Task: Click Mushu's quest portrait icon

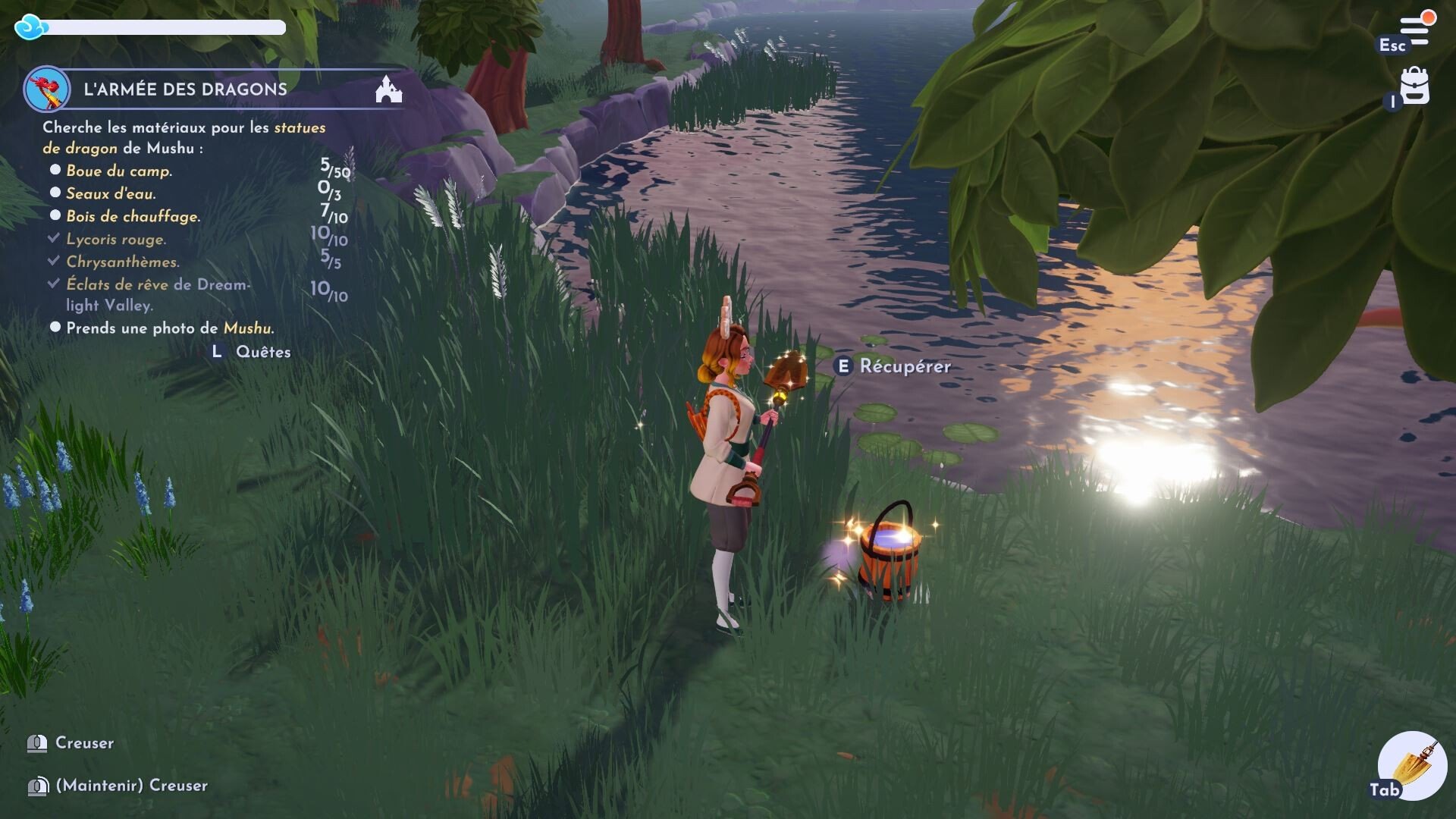Action: click(47, 89)
